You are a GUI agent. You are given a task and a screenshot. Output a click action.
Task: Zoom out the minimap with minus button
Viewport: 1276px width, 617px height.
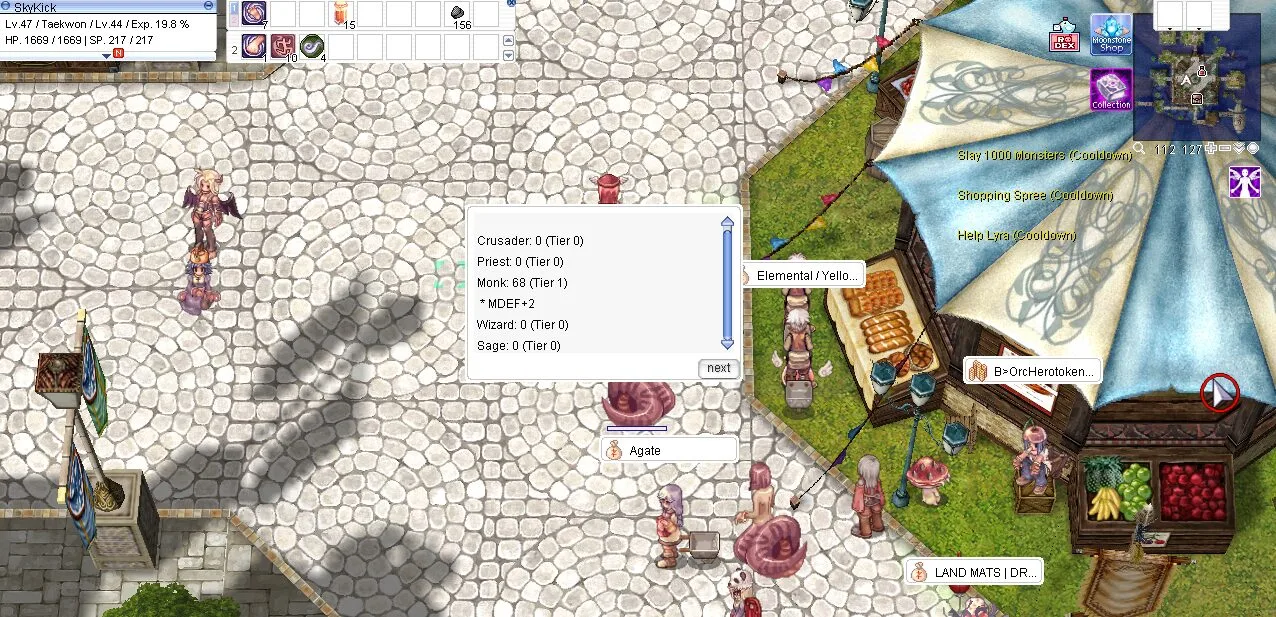(1225, 149)
